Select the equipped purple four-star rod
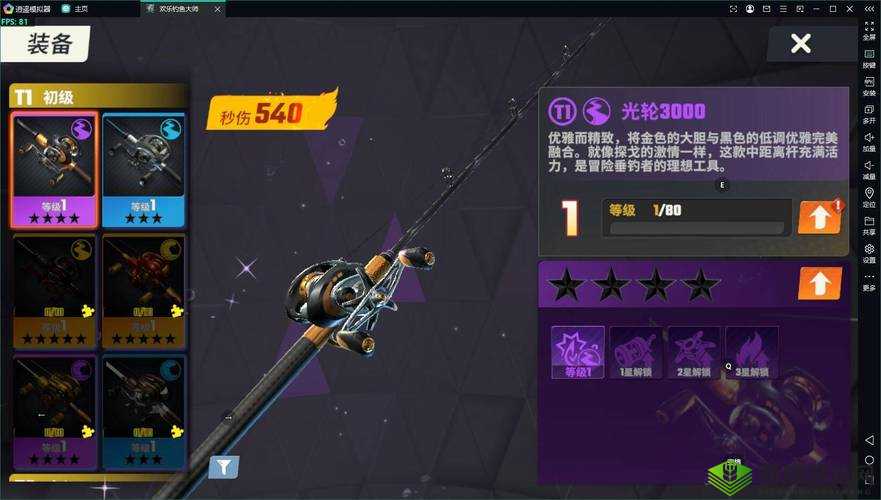The image size is (881, 500). coord(55,169)
